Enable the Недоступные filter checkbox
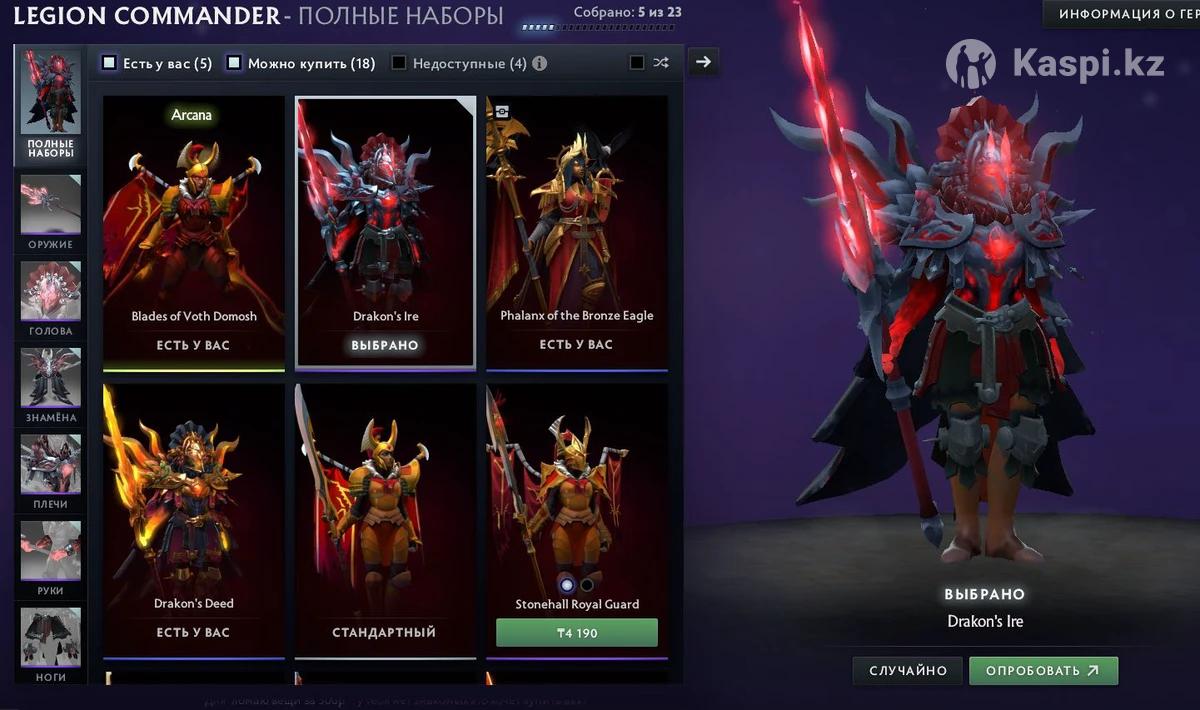The height and width of the screenshot is (710, 1200). click(399, 63)
